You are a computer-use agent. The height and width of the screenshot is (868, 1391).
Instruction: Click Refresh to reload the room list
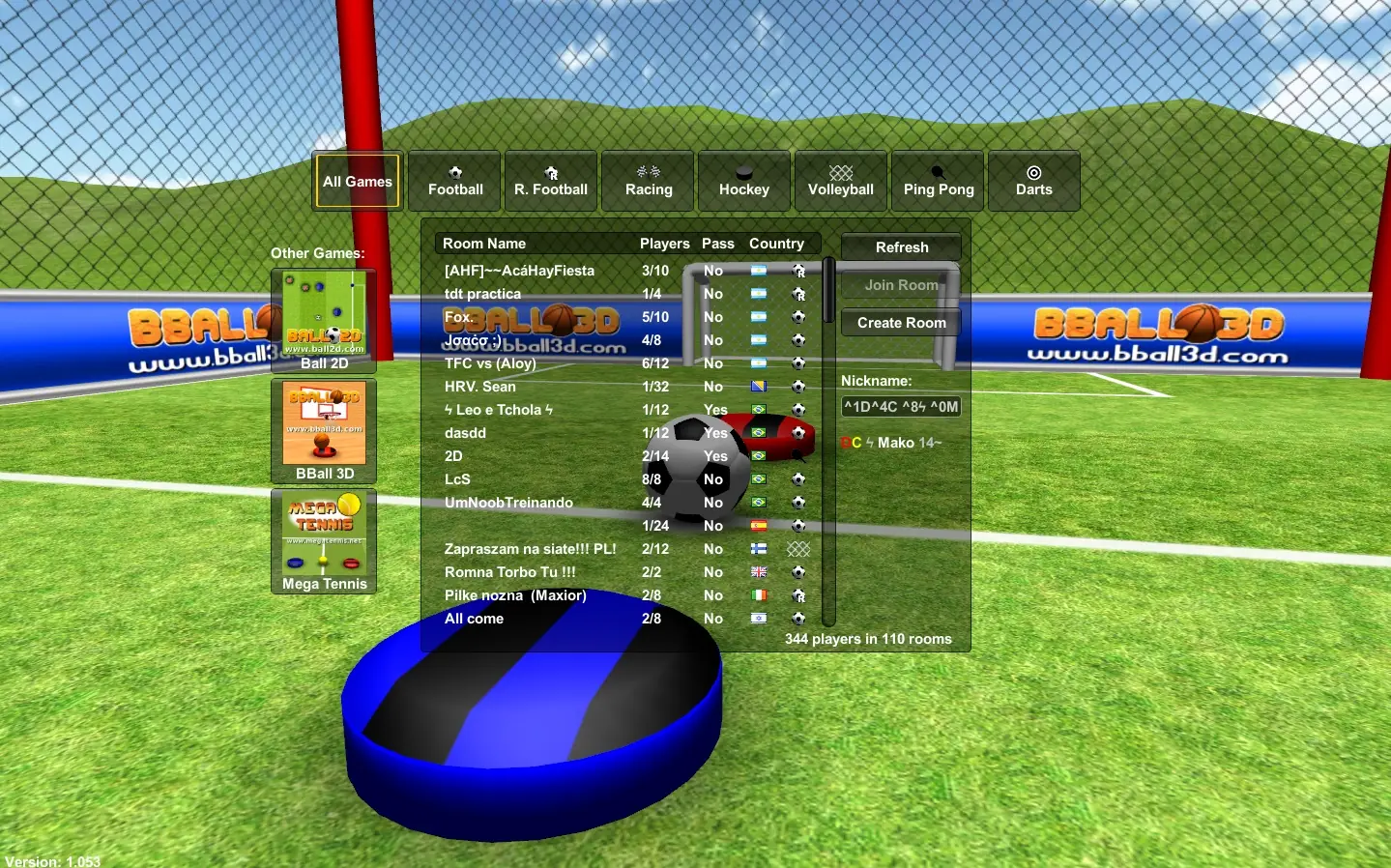(901, 246)
